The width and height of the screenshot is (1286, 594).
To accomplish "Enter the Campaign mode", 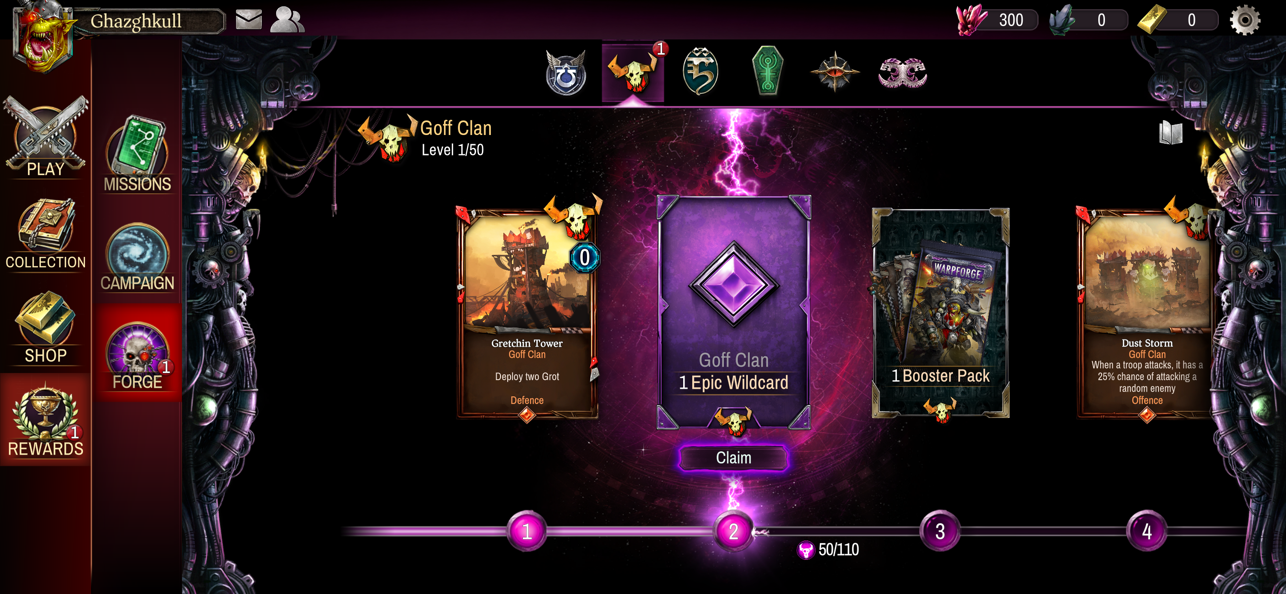I will (137, 258).
